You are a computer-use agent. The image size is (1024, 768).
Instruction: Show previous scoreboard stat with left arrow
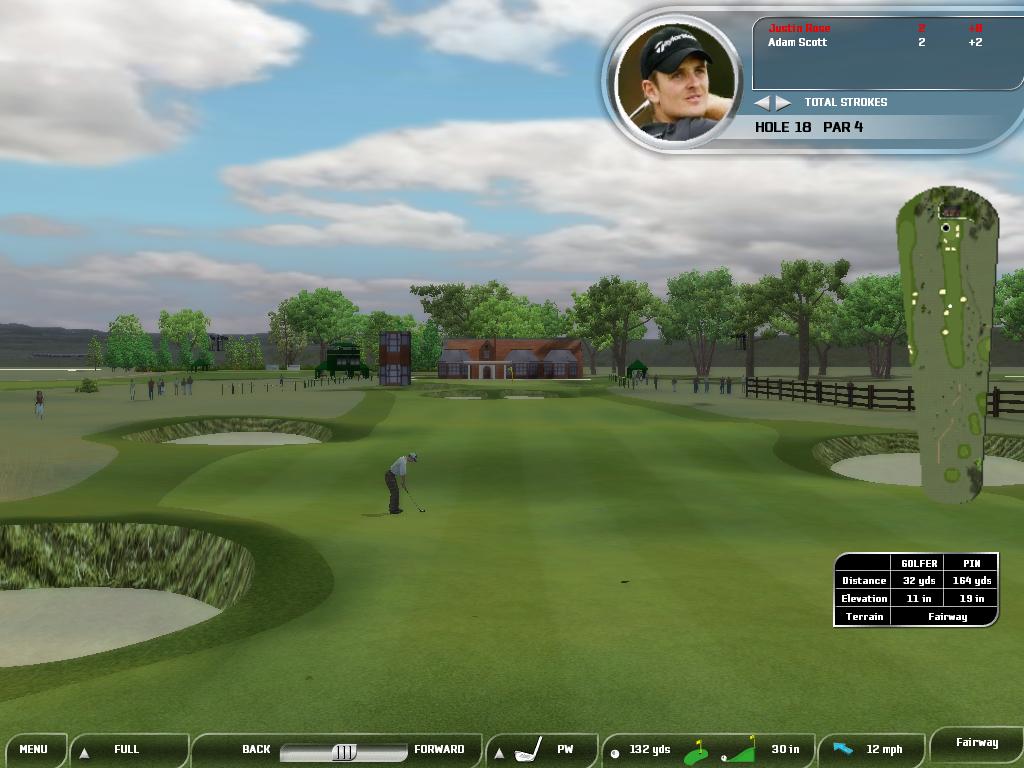pos(762,103)
